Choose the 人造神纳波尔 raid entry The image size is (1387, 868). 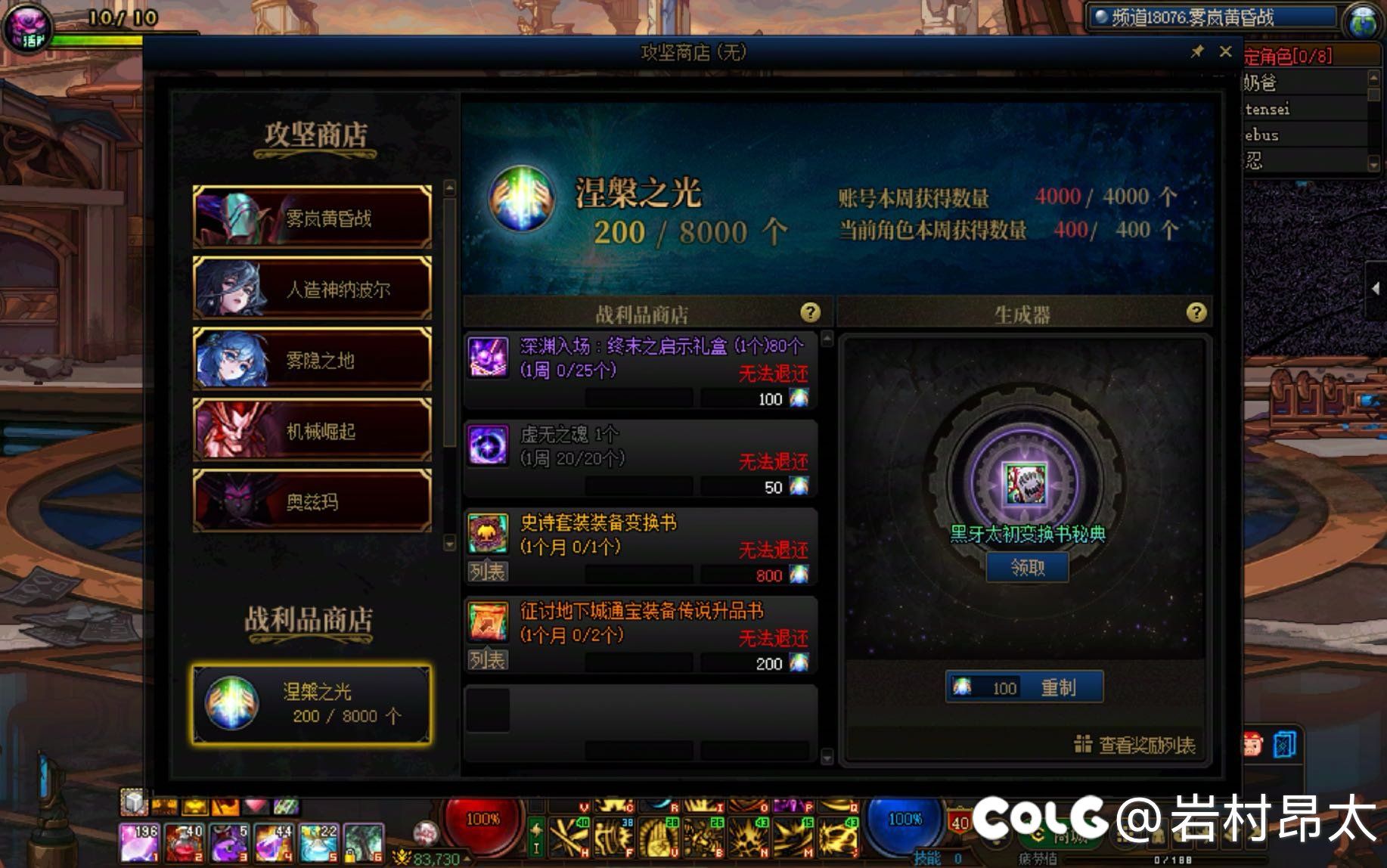[x=312, y=289]
